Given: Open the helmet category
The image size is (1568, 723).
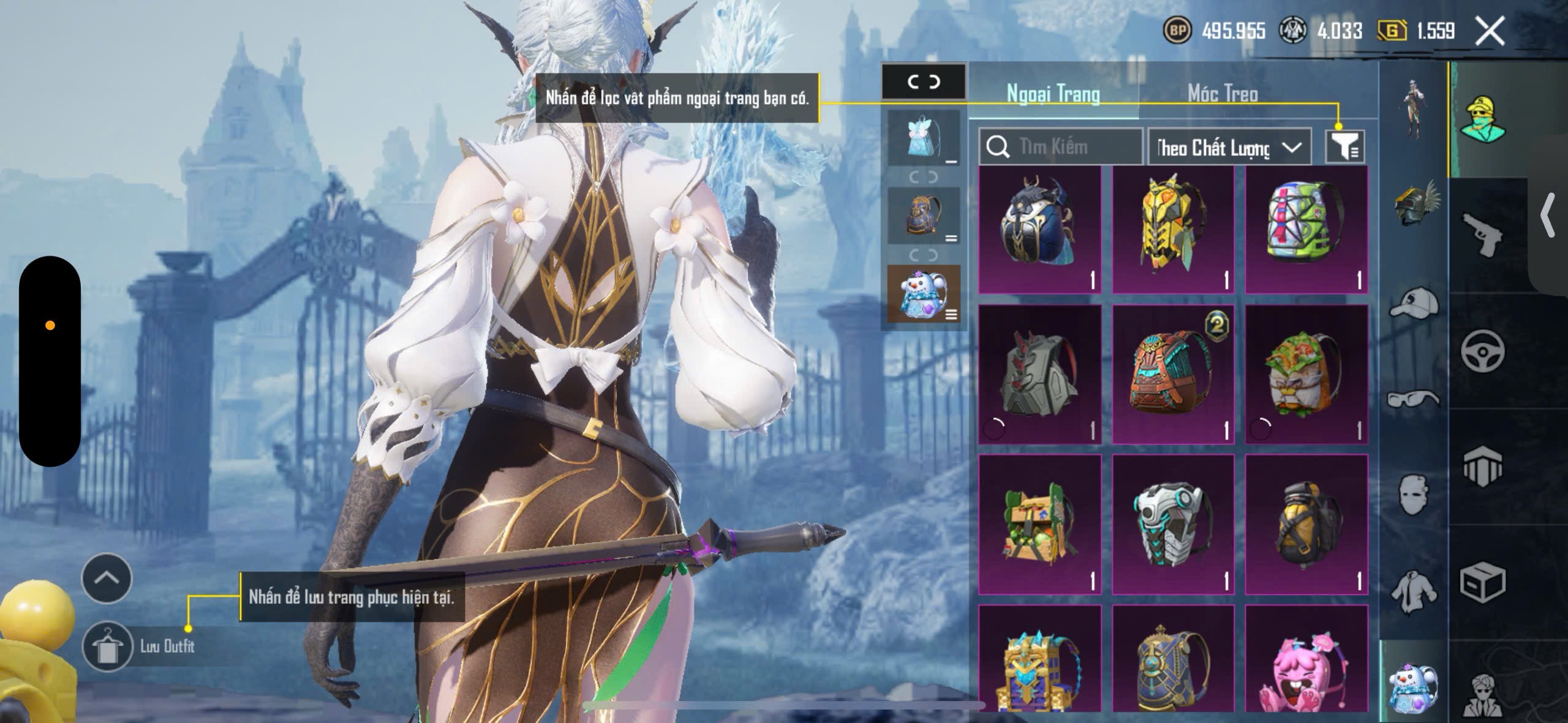Looking at the screenshot, I should [1415, 206].
